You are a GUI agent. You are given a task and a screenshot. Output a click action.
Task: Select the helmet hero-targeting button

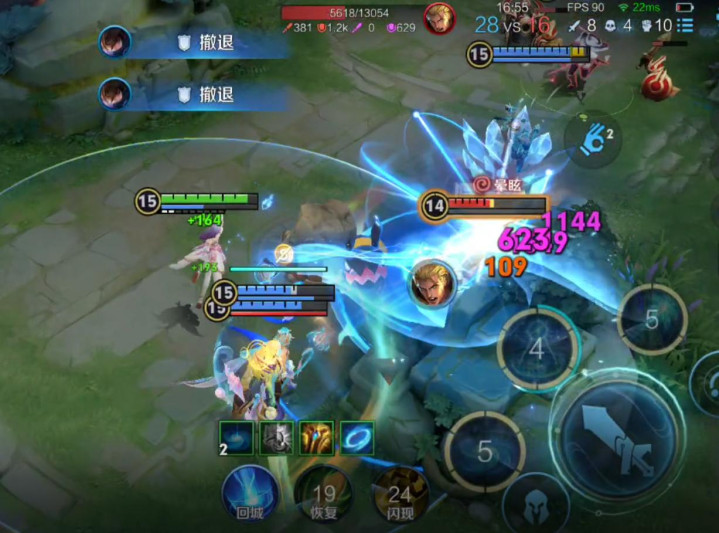(x=535, y=504)
